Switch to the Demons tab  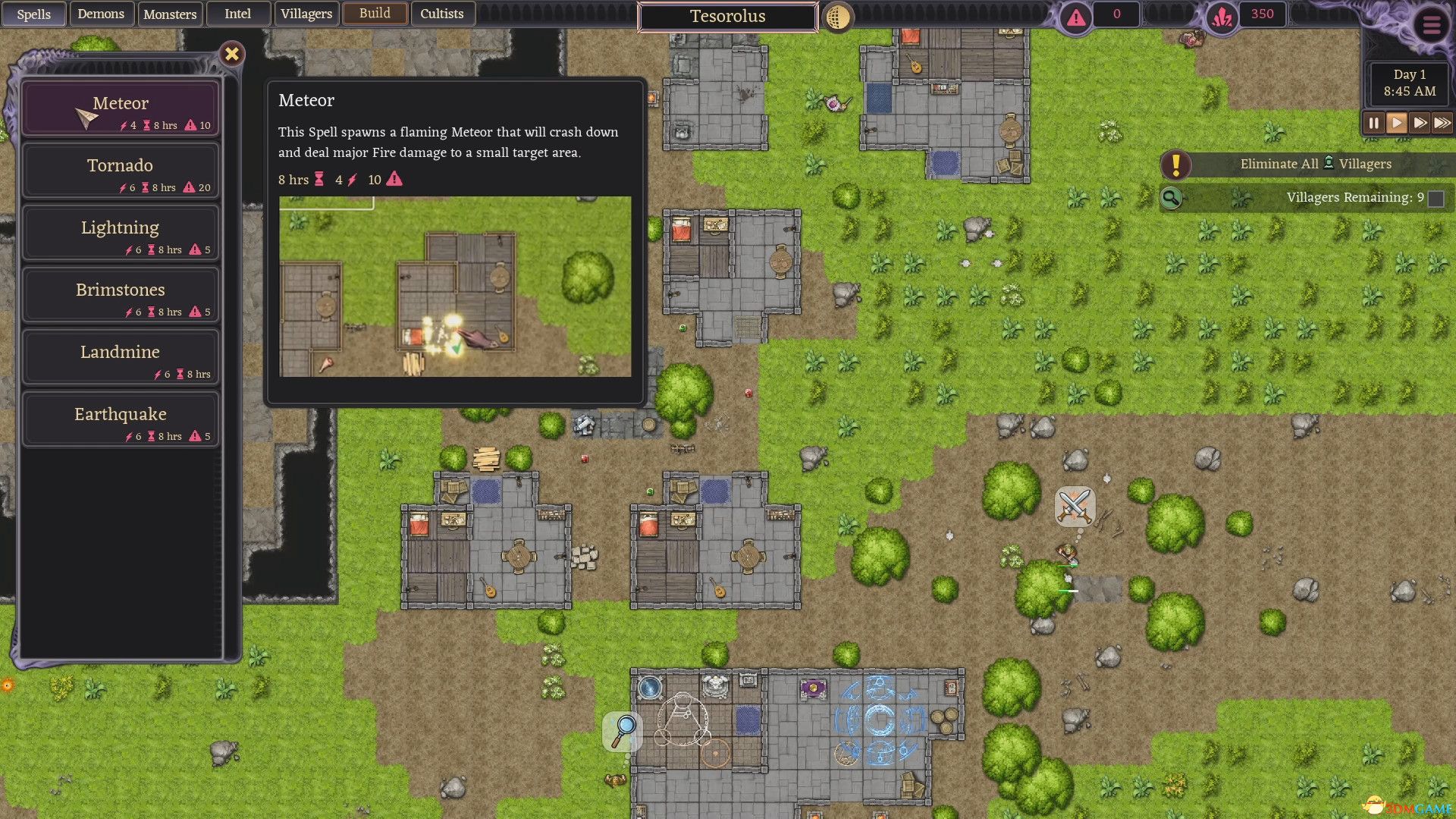point(102,14)
